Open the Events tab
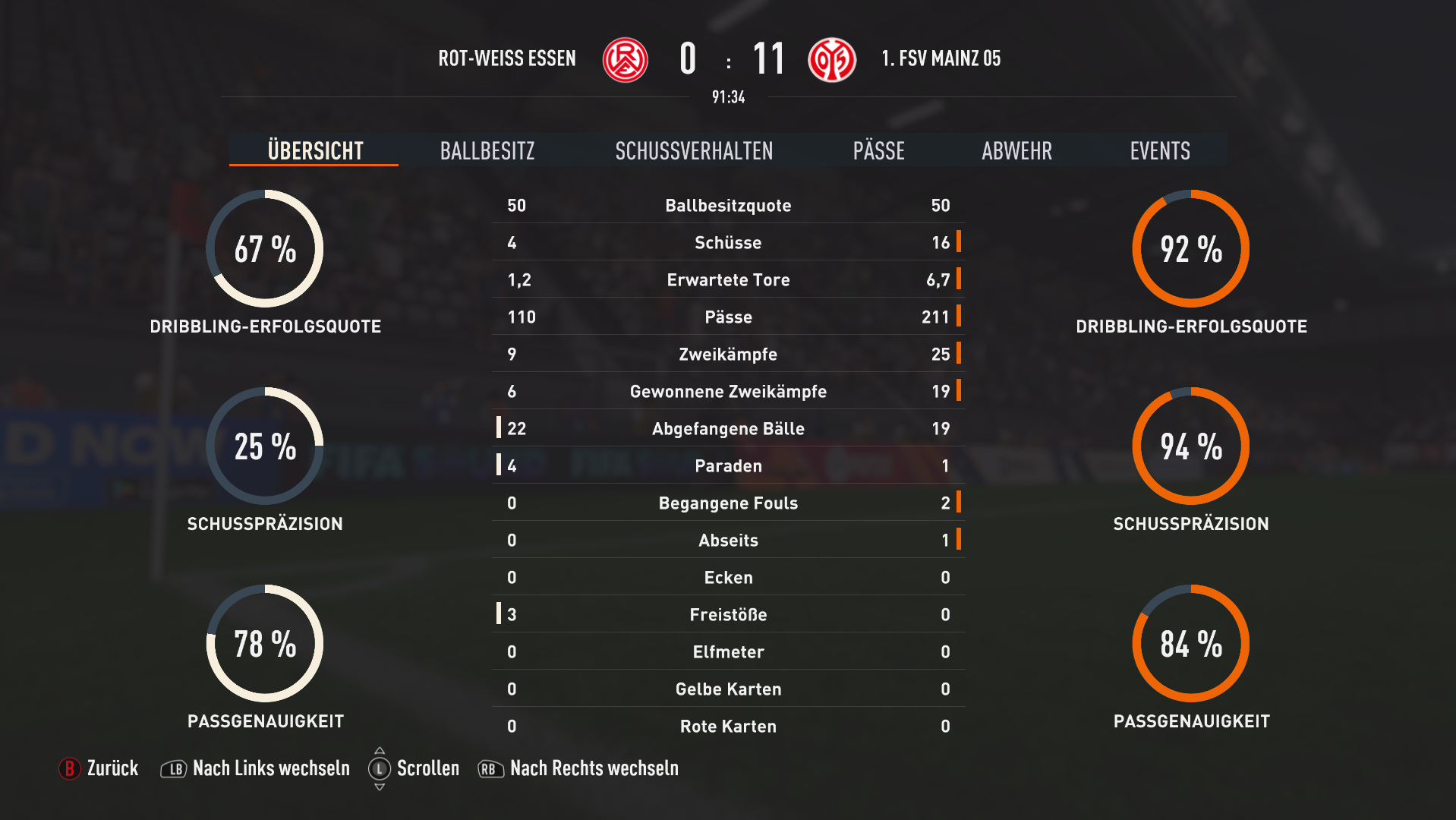Image resolution: width=1456 pixels, height=820 pixels. (x=1159, y=150)
